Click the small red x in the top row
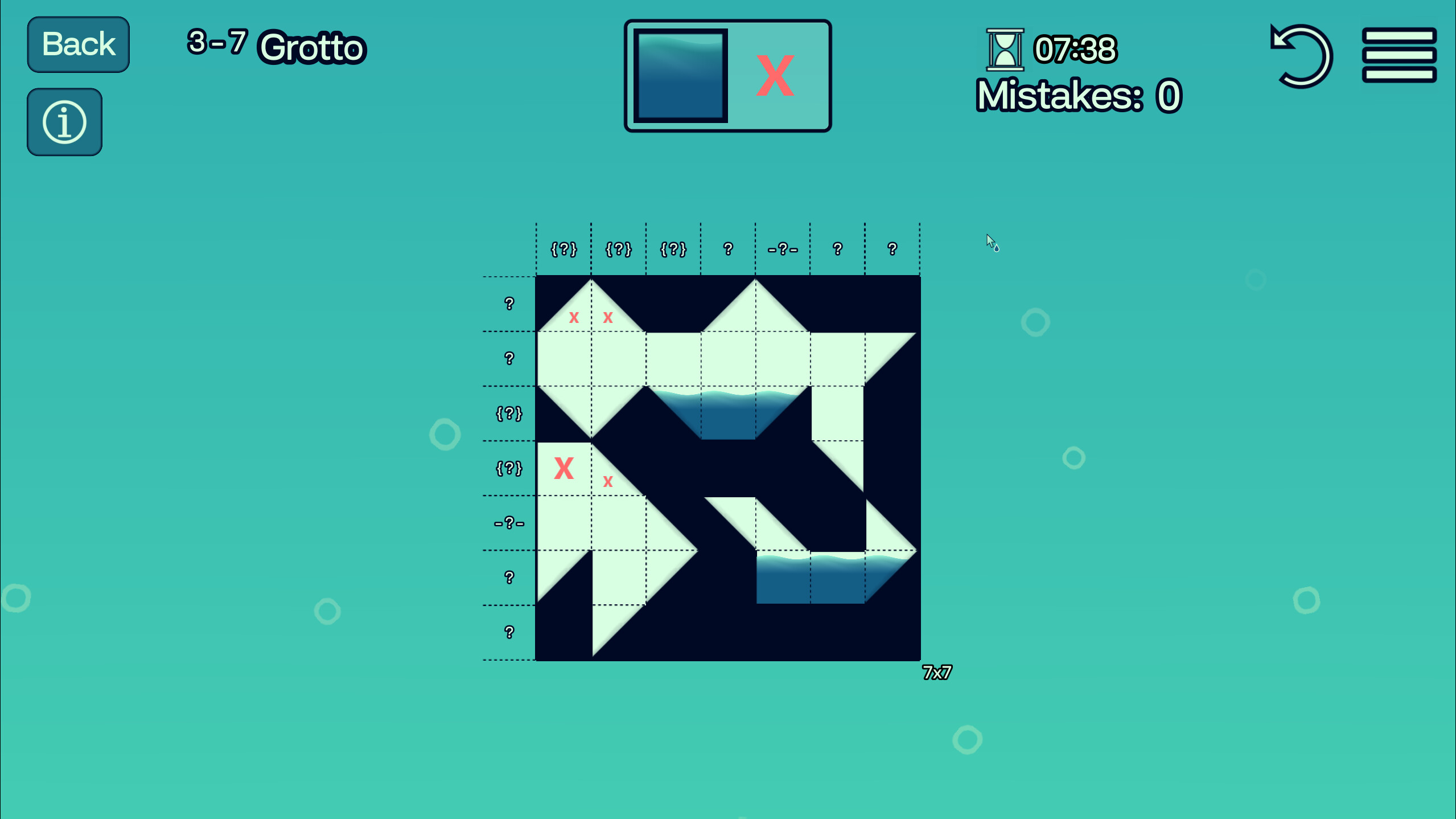The image size is (1456, 819). click(x=575, y=319)
